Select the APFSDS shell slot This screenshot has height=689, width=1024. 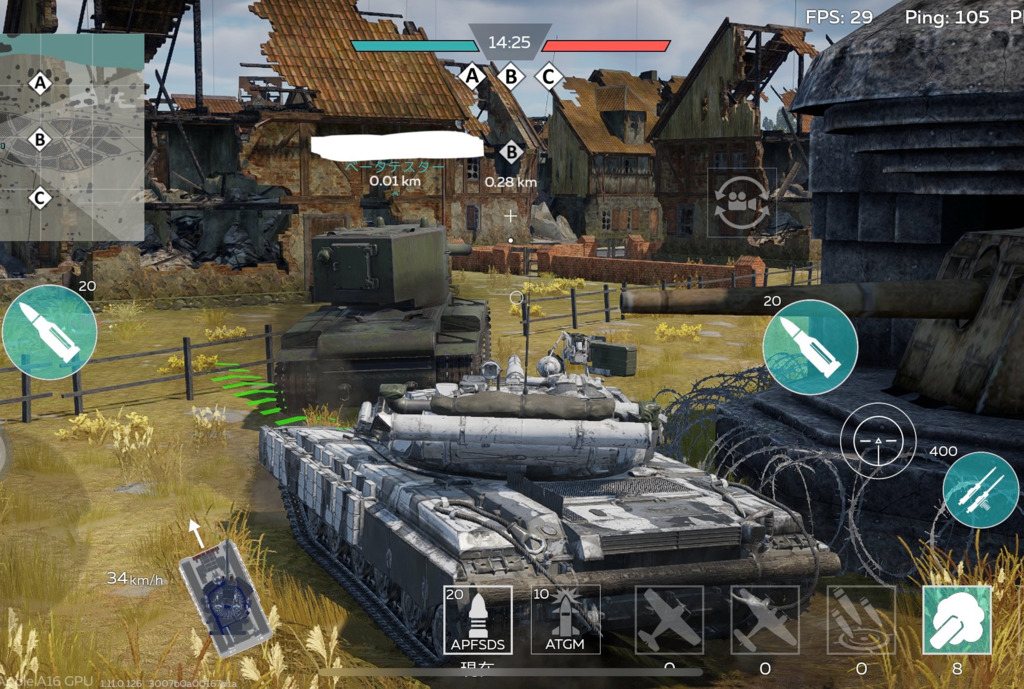(478, 620)
